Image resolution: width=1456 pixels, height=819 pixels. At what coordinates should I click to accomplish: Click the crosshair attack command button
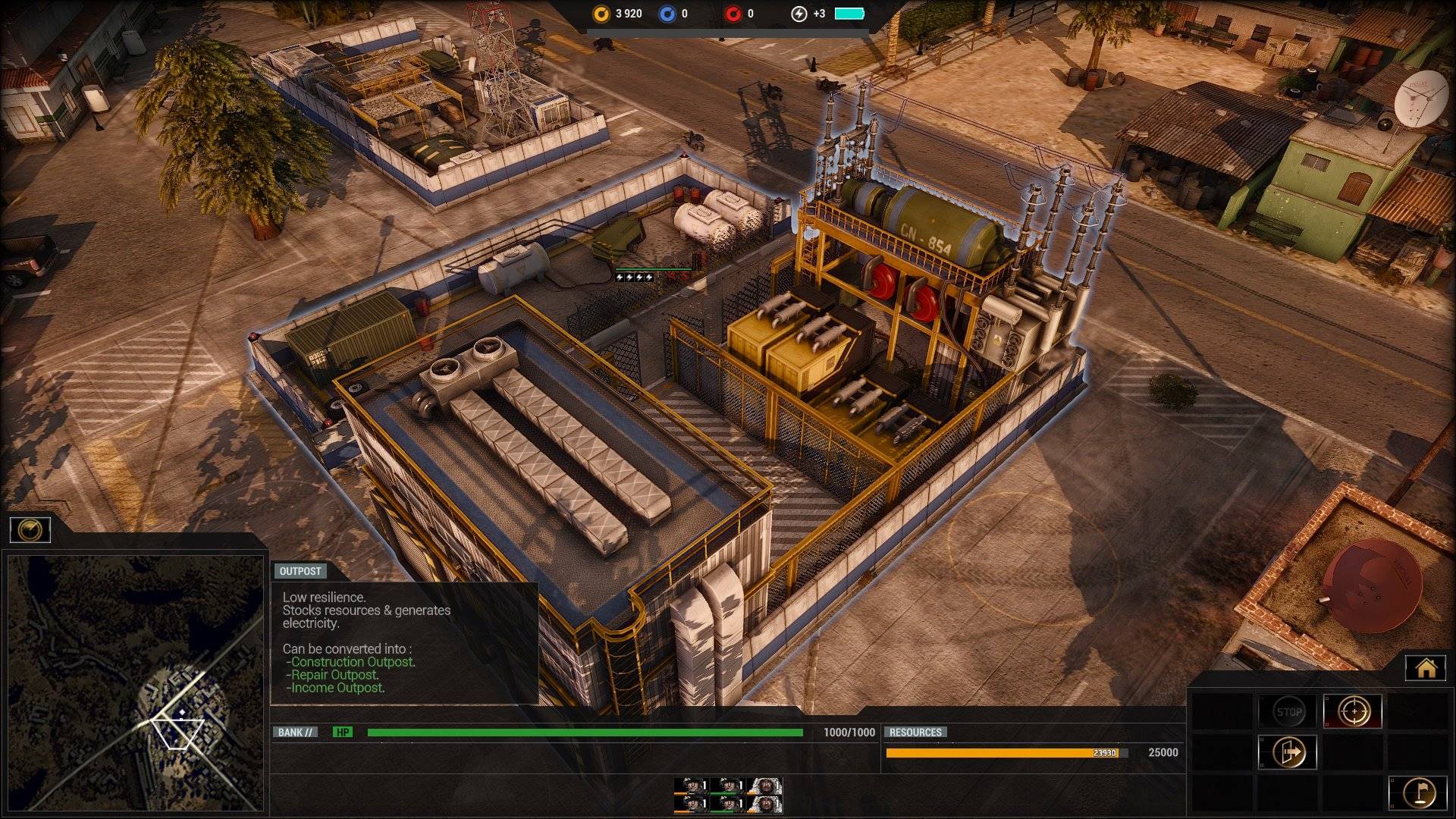pyautogui.click(x=1352, y=711)
